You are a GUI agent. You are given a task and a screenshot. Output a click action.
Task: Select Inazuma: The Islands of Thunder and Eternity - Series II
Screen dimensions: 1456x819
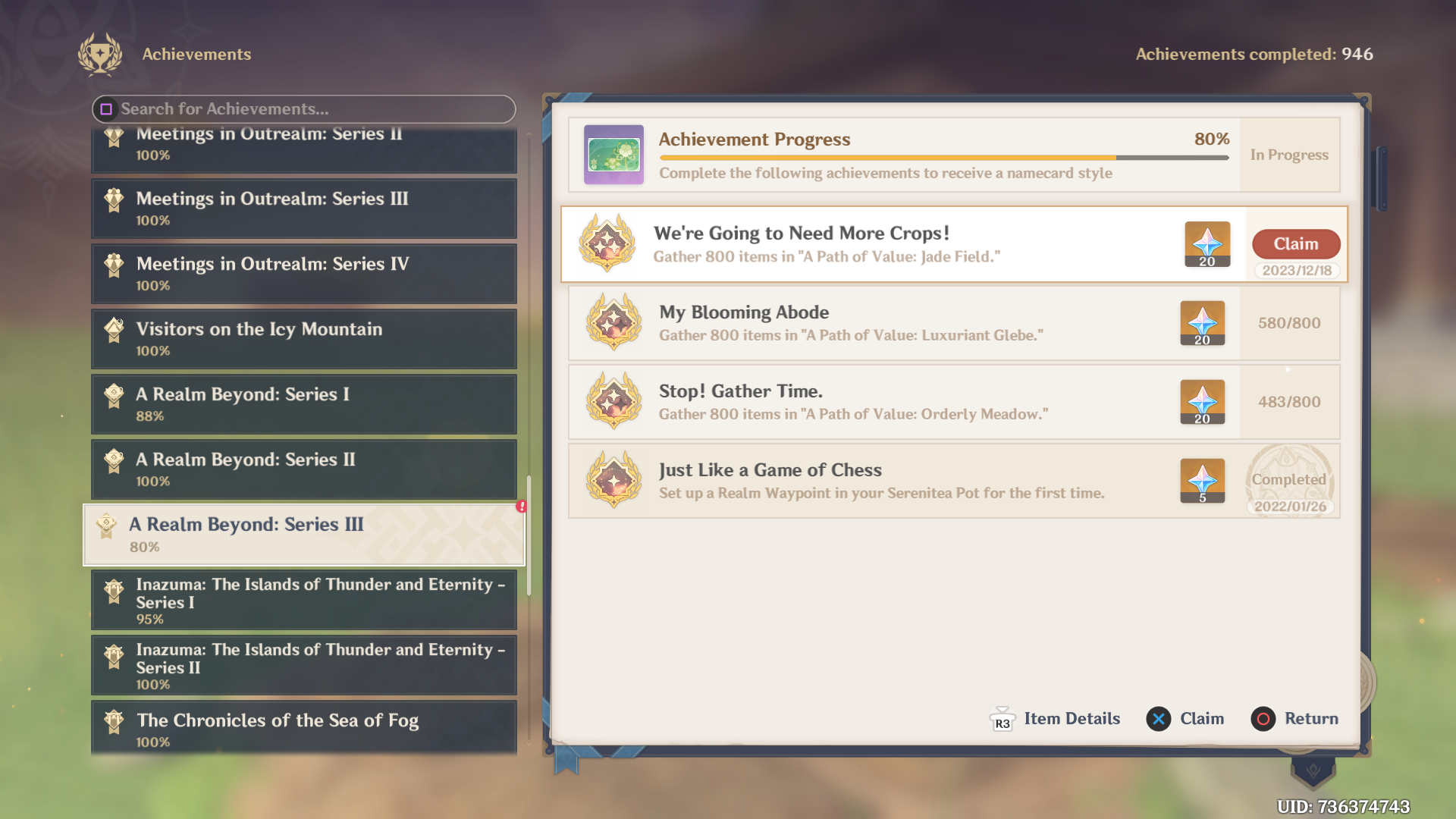(303, 665)
